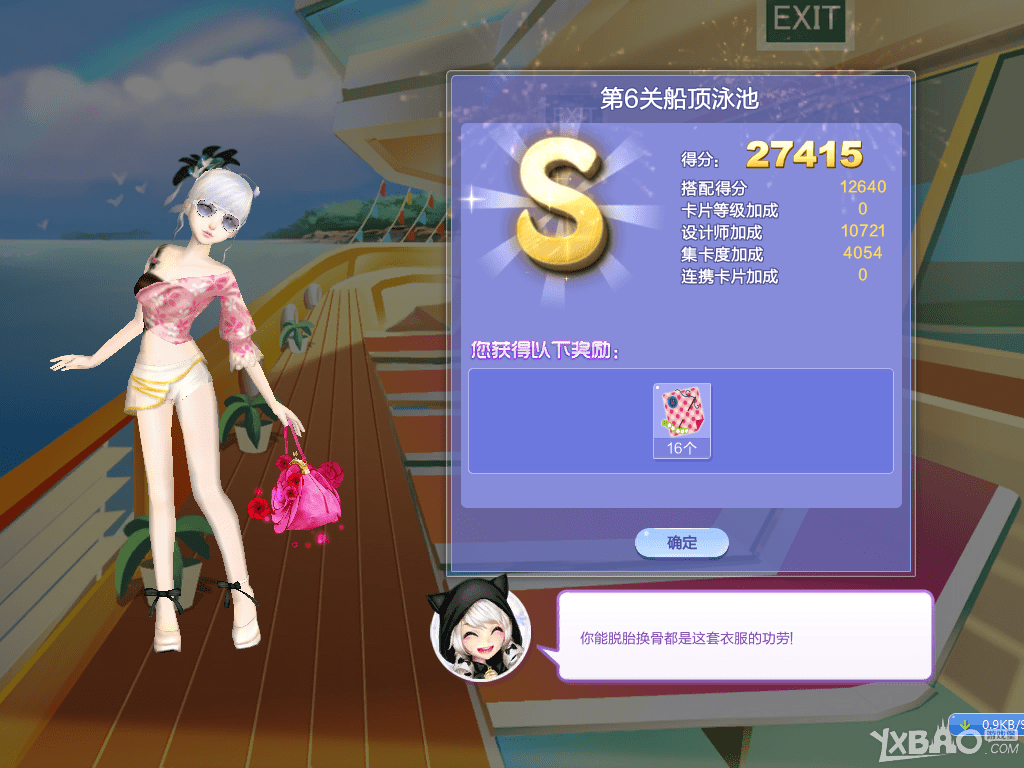Screen dimensions: 1024x768
Task: Confirm the results with the 确定 button
Action: coord(682,543)
